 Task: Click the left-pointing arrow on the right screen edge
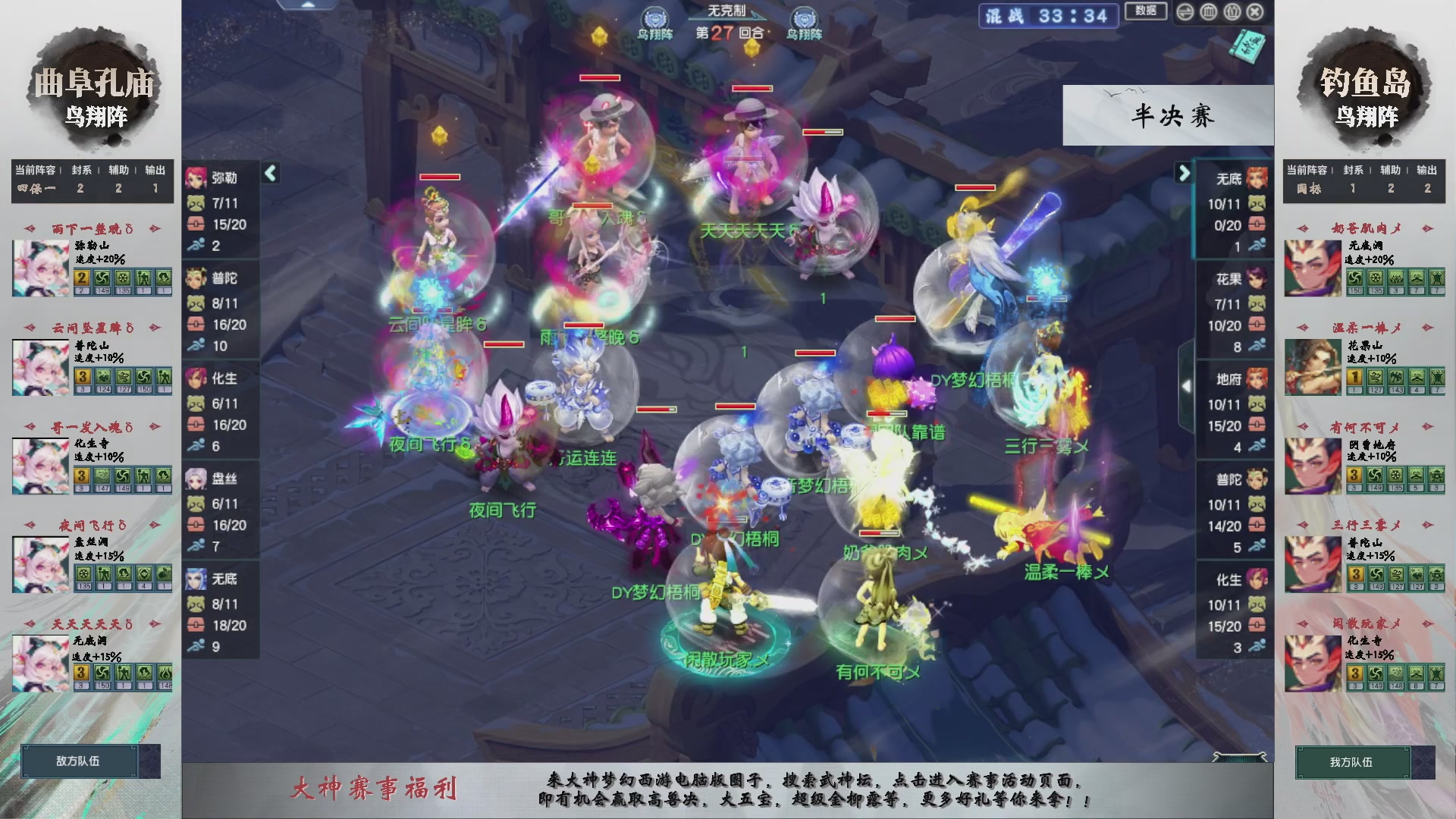1188,386
